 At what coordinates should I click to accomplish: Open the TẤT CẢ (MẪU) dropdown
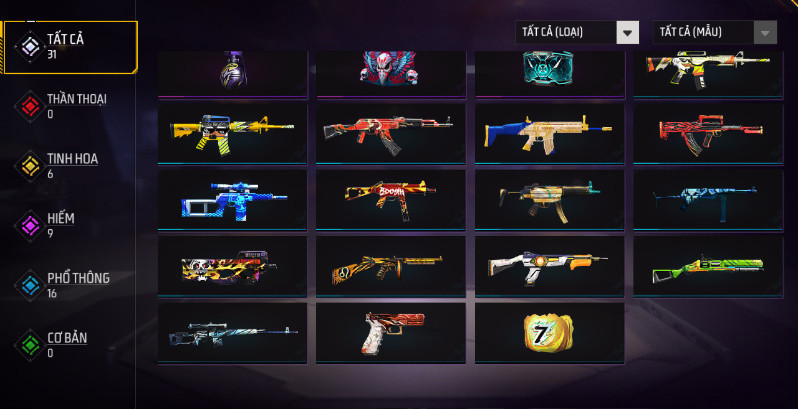(x=714, y=32)
